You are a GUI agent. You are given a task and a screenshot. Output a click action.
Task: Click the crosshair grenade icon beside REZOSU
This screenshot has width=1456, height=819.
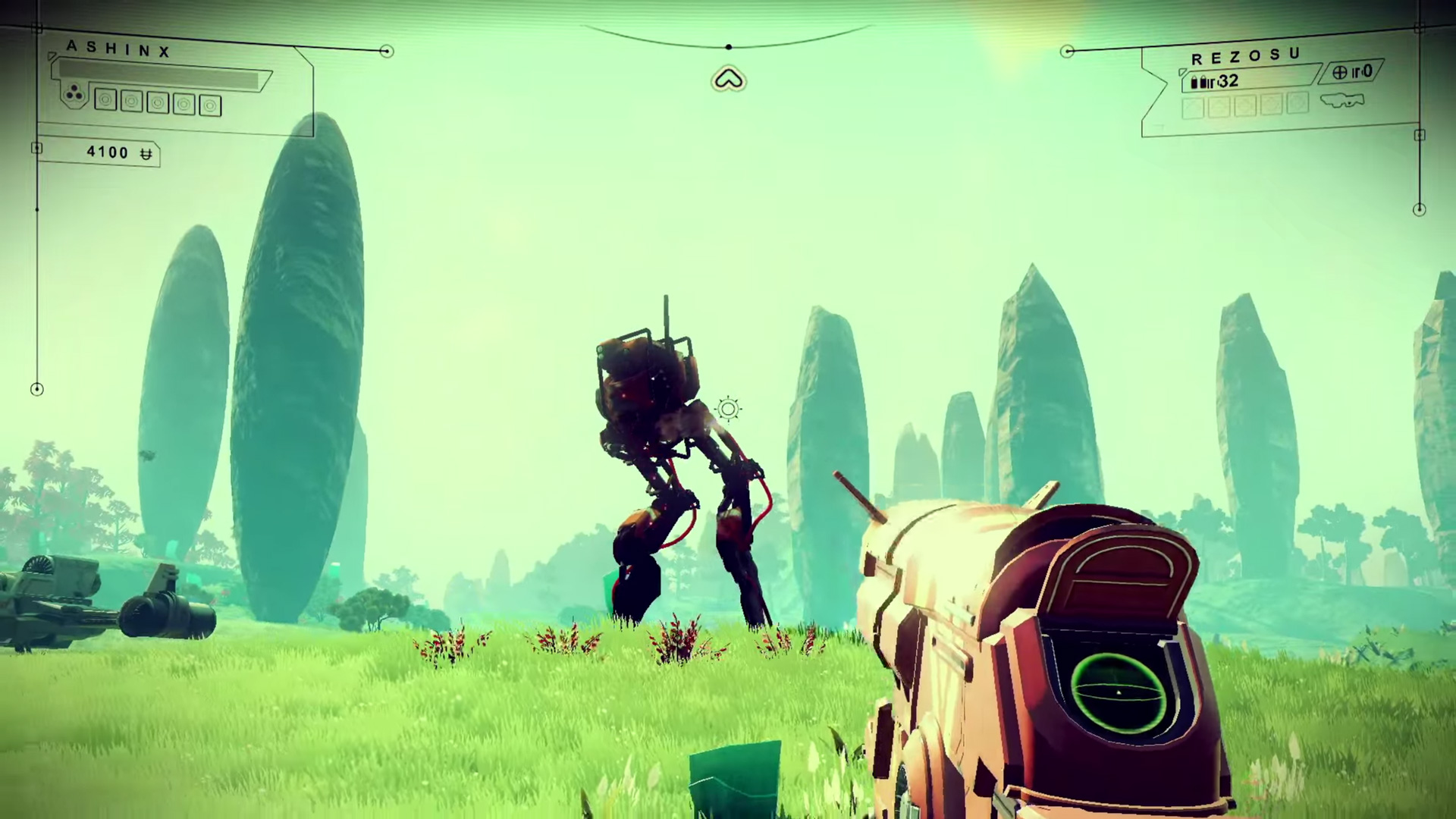[x=1340, y=73]
